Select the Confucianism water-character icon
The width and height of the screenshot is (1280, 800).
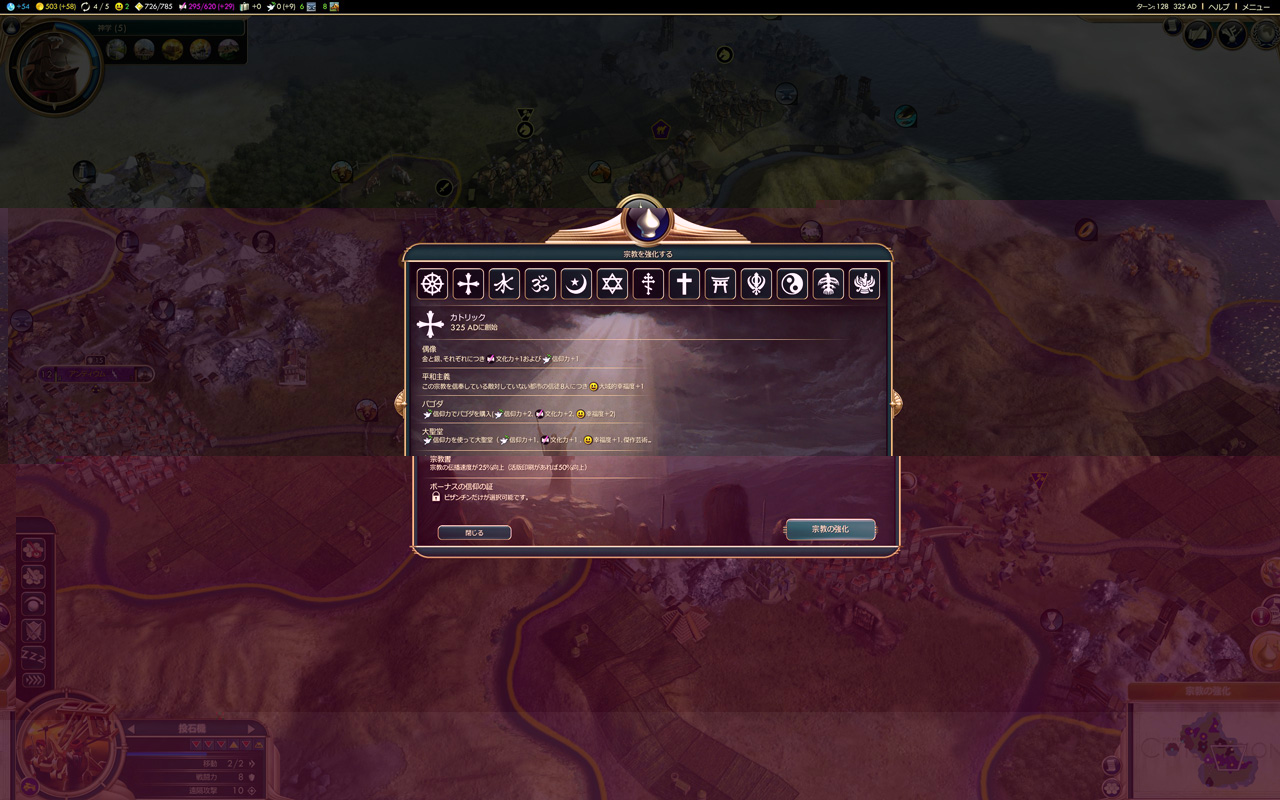[x=504, y=284]
